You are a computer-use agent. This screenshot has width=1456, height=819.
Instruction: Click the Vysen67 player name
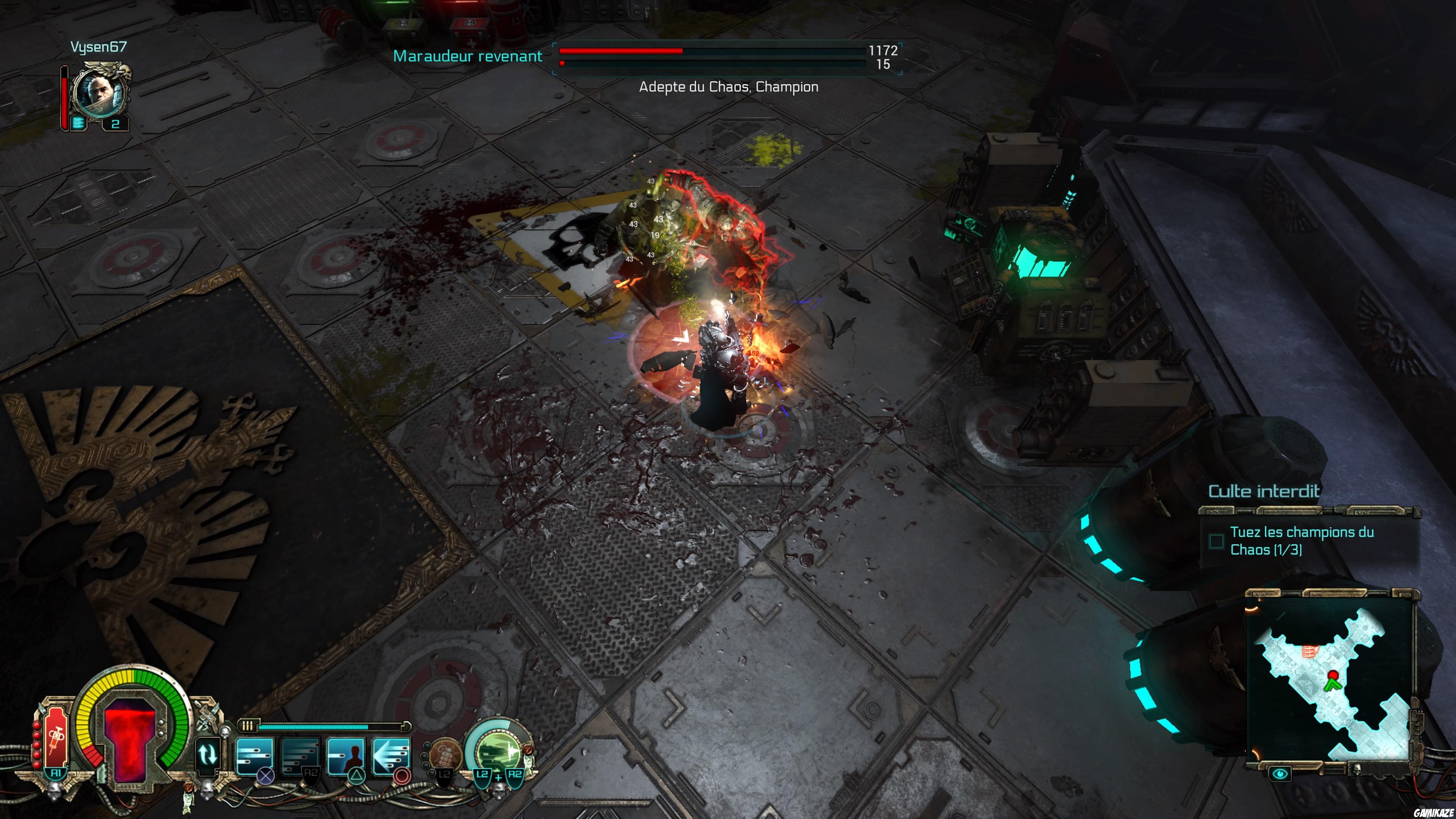point(99,47)
